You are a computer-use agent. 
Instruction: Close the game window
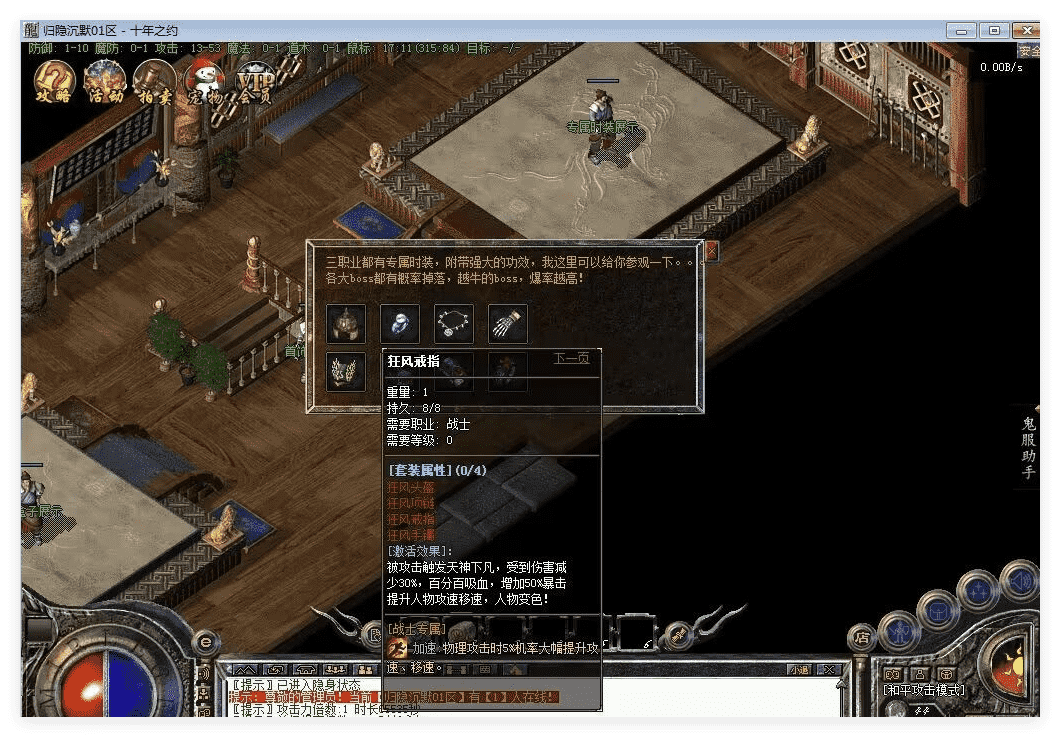(x=1025, y=30)
